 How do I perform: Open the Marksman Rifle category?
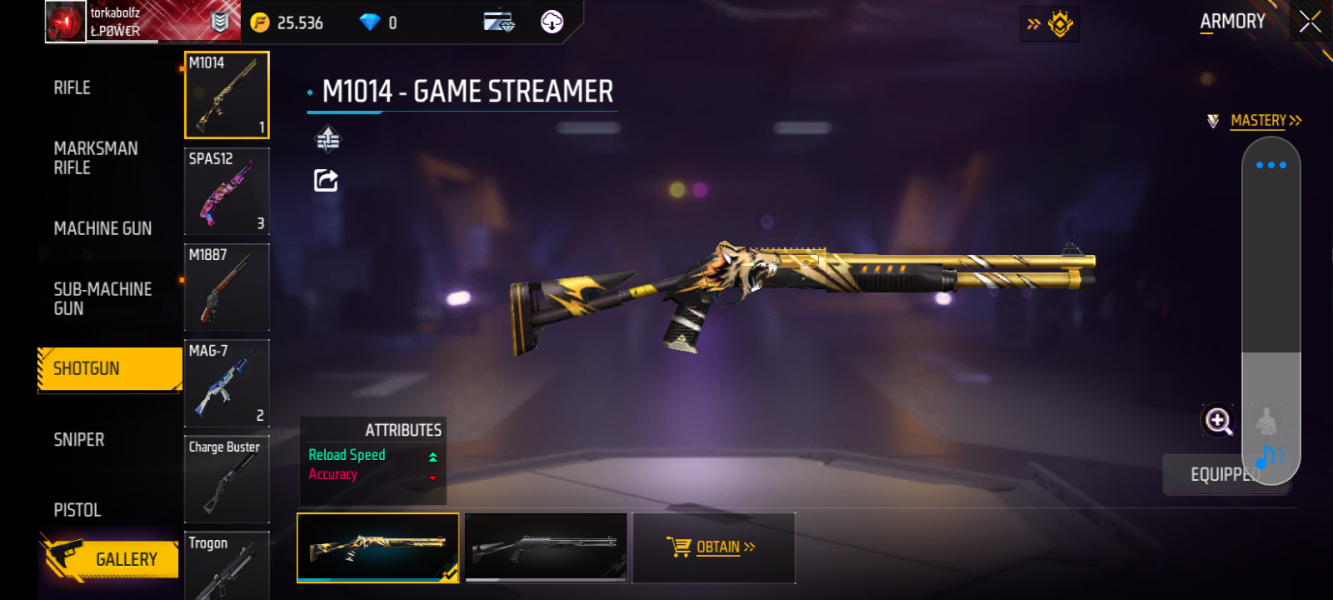click(96, 158)
